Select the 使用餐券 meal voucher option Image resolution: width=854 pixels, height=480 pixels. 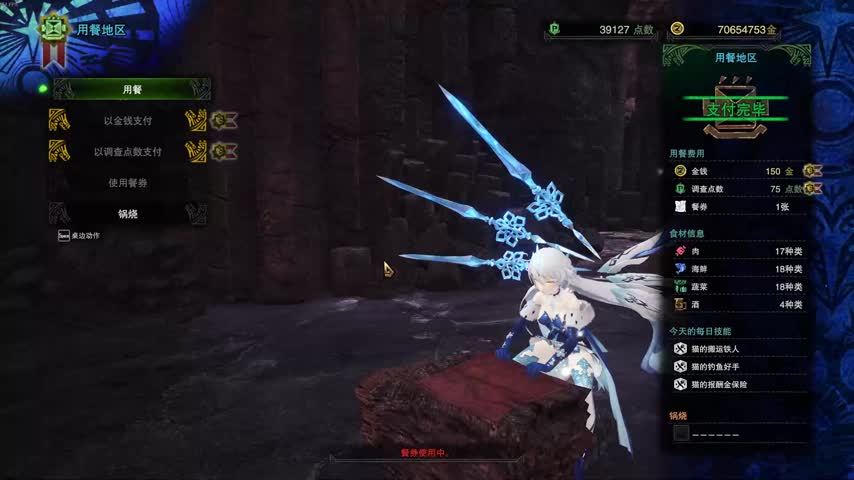[128, 183]
